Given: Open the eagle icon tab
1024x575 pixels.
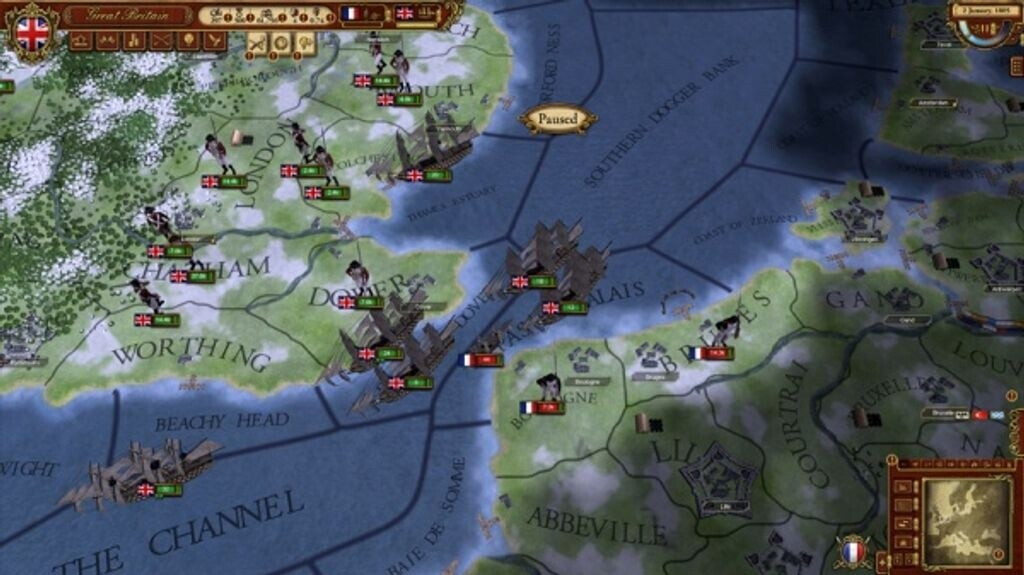Looking at the screenshot, I should [x=213, y=41].
